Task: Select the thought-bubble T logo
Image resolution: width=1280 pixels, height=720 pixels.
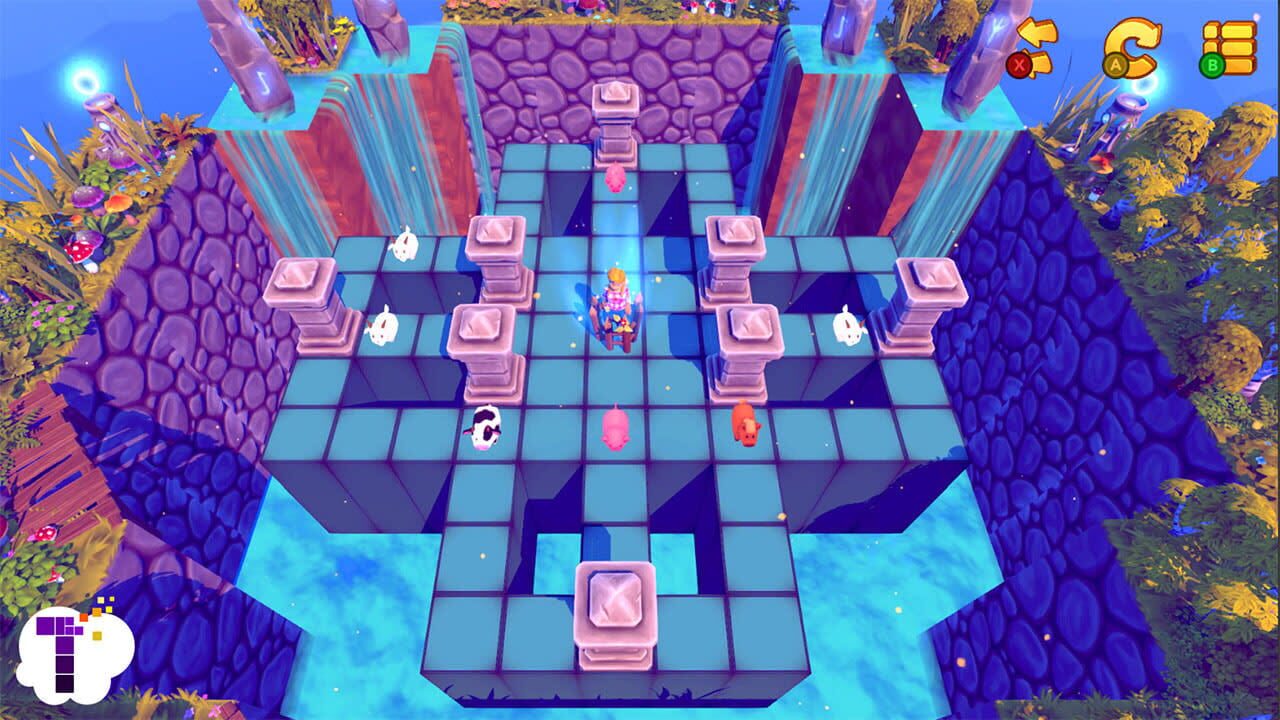Action: tap(75, 655)
